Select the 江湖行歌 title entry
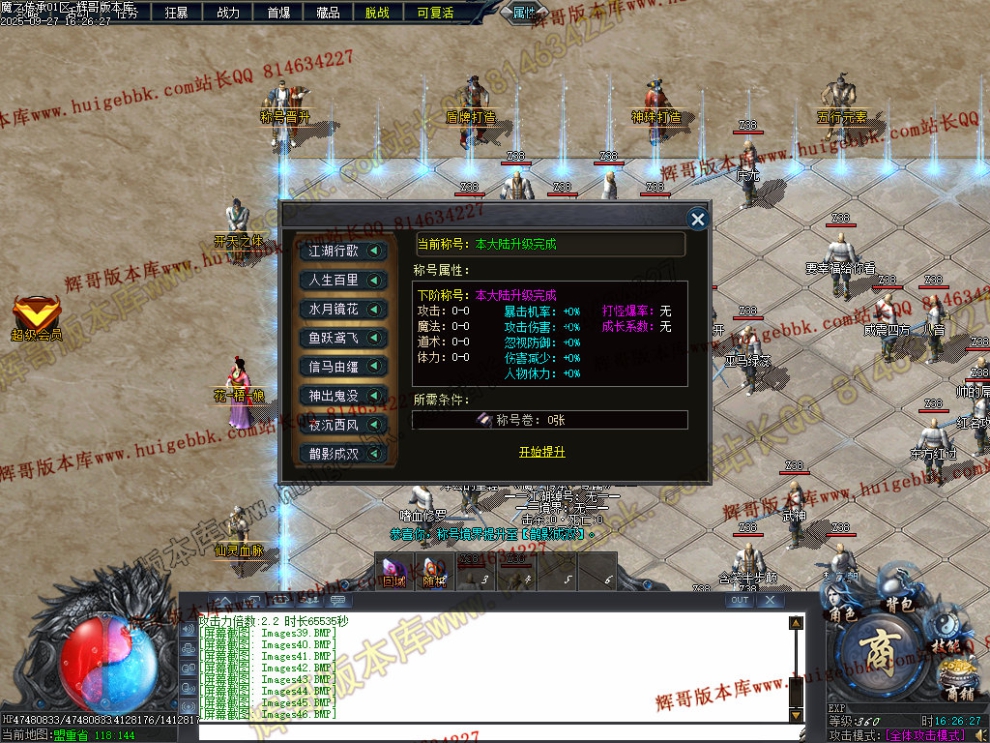The width and height of the screenshot is (990, 743). click(x=344, y=251)
